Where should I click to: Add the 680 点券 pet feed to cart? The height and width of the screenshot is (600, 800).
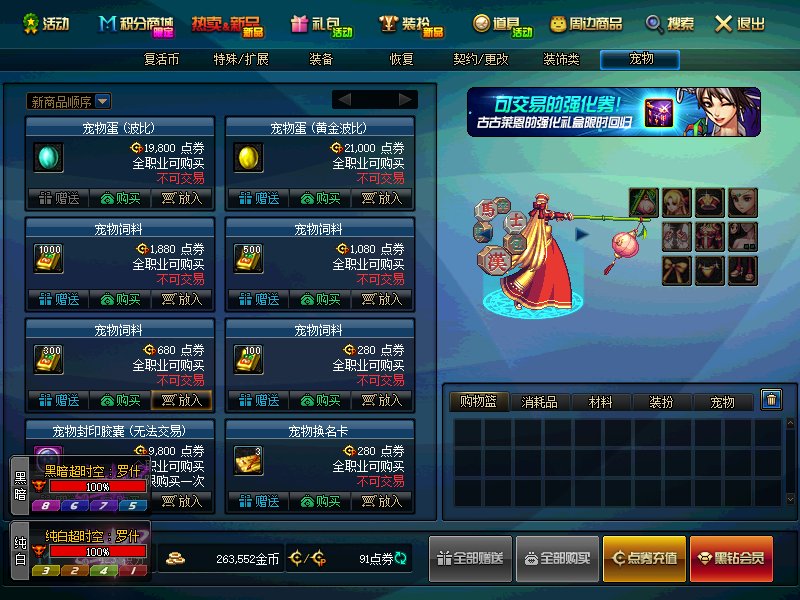click(181, 400)
